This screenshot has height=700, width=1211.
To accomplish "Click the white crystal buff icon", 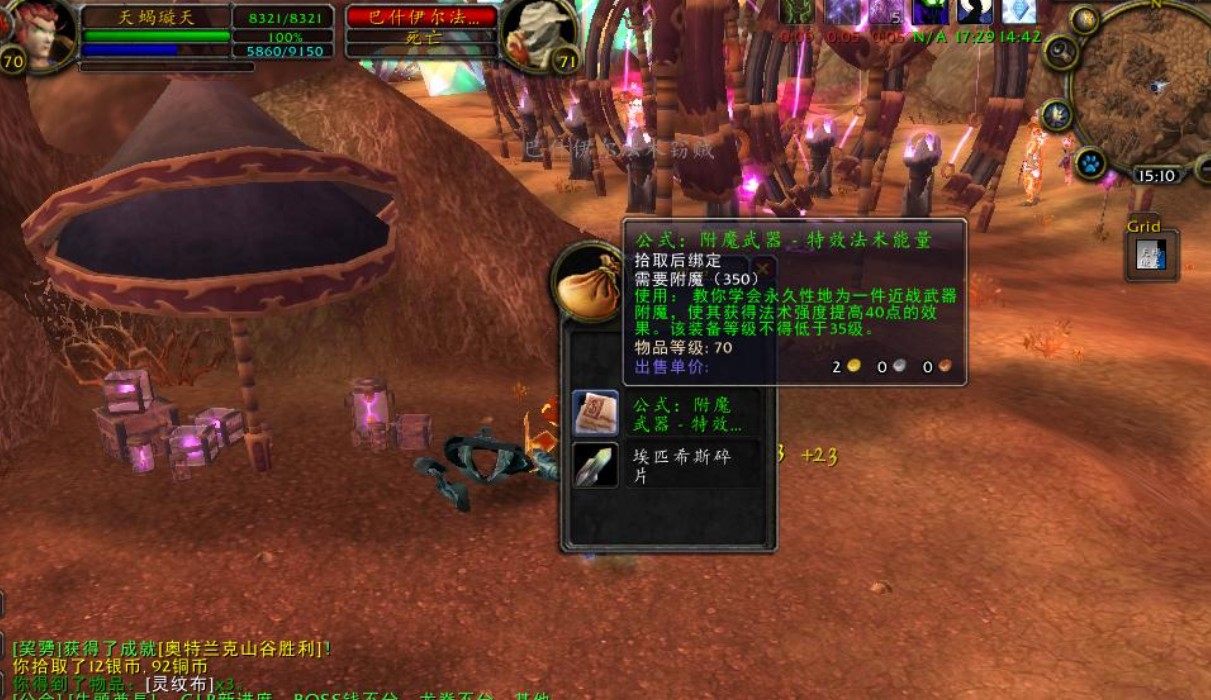I will [x=1019, y=10].
